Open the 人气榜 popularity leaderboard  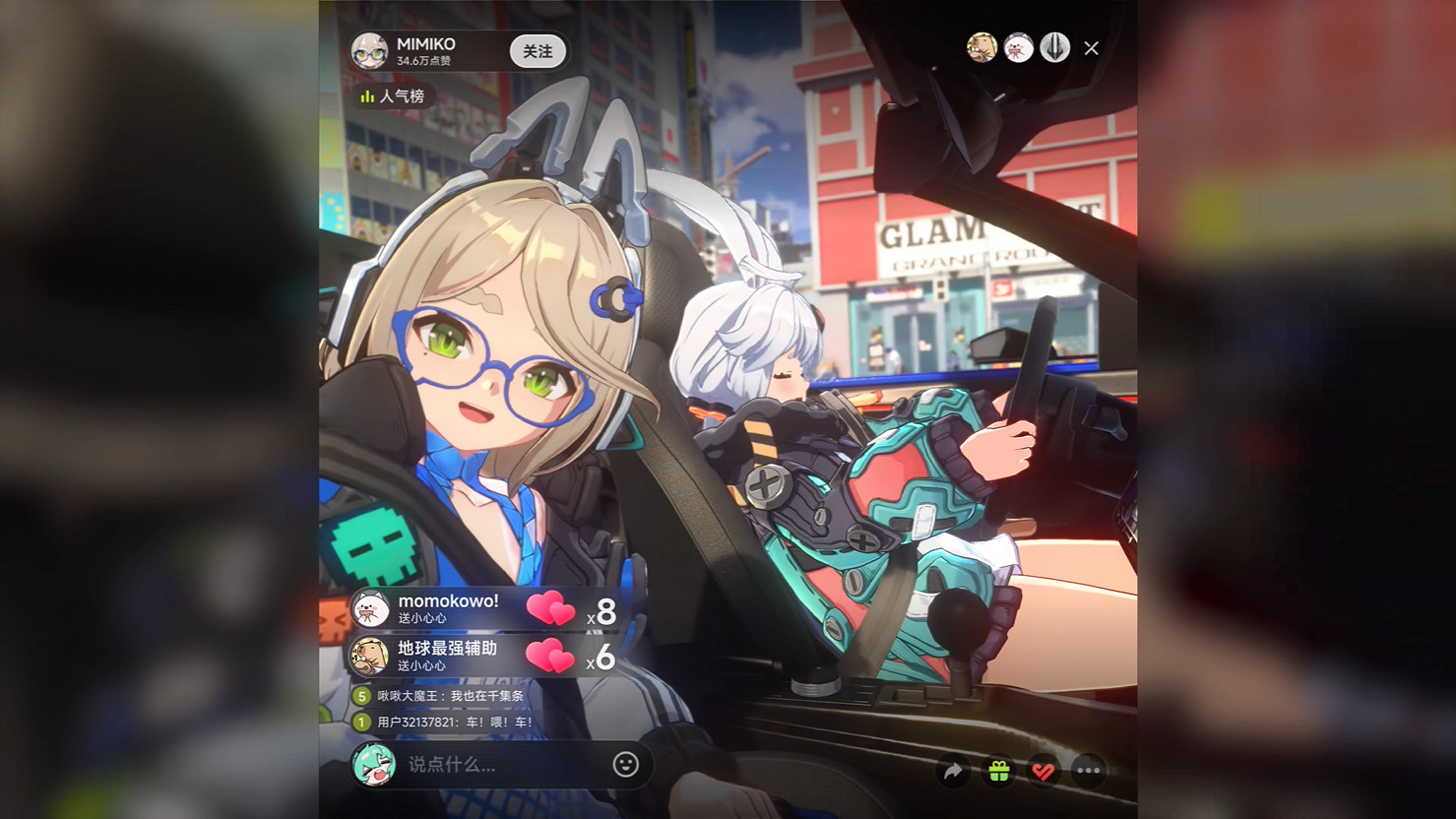pos(394,96)
